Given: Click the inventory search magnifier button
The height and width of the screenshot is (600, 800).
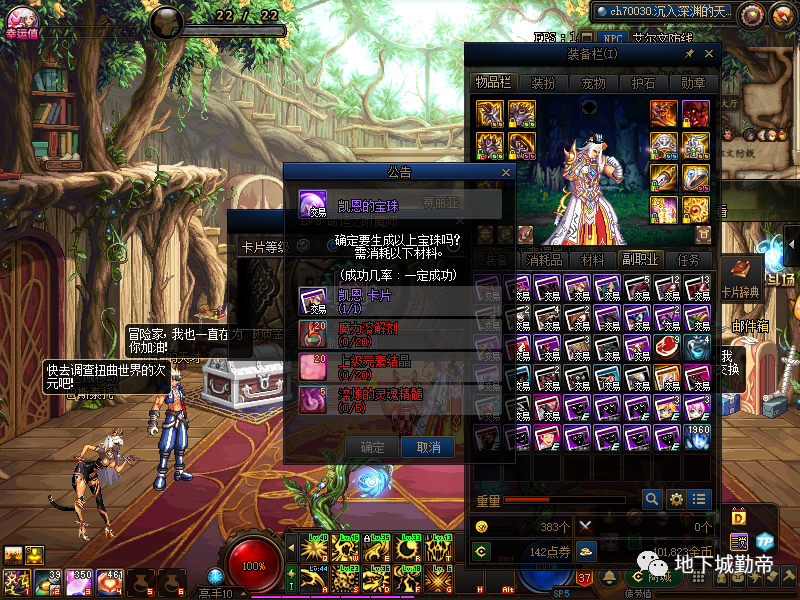Looking at the screenshot, I should pyautogui.click(x=652, y=498).
